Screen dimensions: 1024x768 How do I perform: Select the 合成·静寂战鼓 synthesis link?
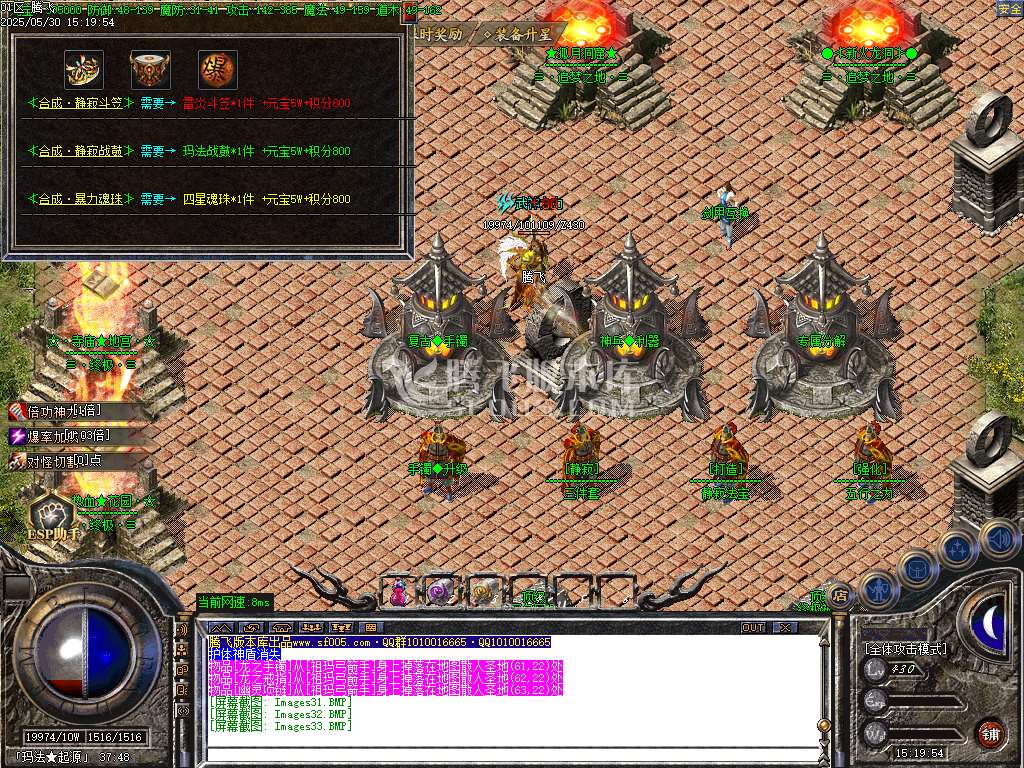point(80,151)
